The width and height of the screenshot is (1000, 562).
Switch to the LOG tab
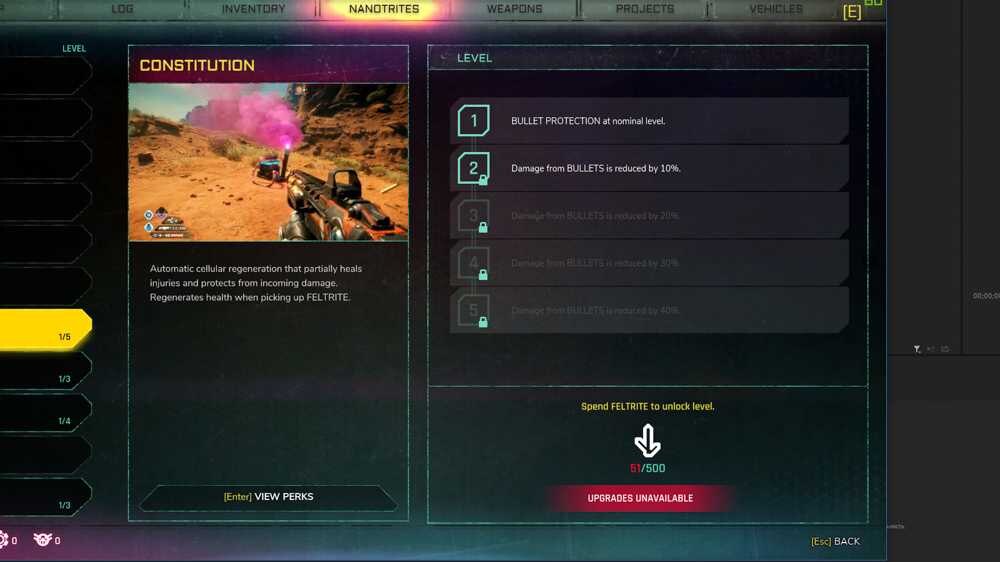pos(122,9)
